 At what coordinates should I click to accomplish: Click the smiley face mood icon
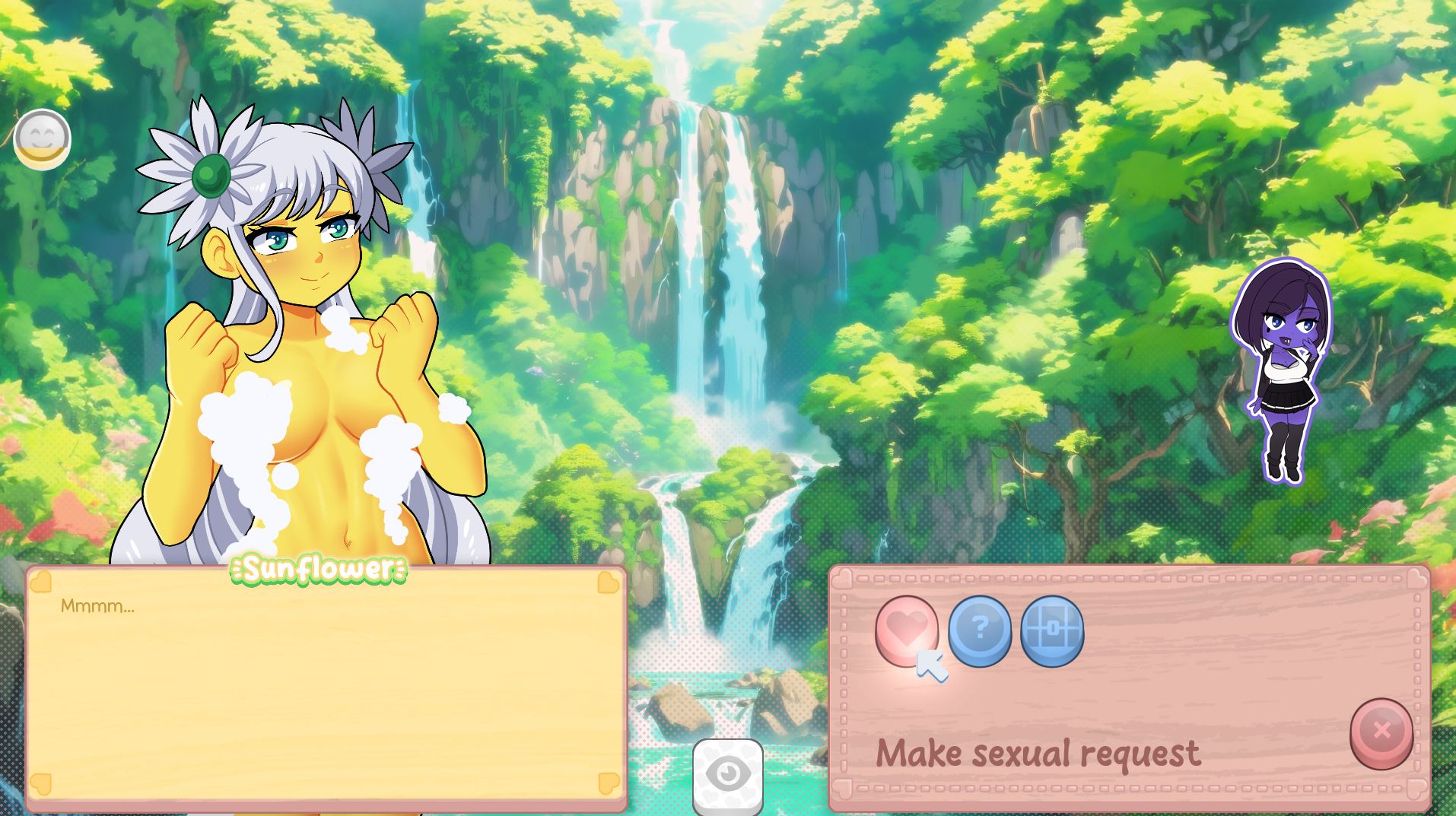[x=42, y=138]
